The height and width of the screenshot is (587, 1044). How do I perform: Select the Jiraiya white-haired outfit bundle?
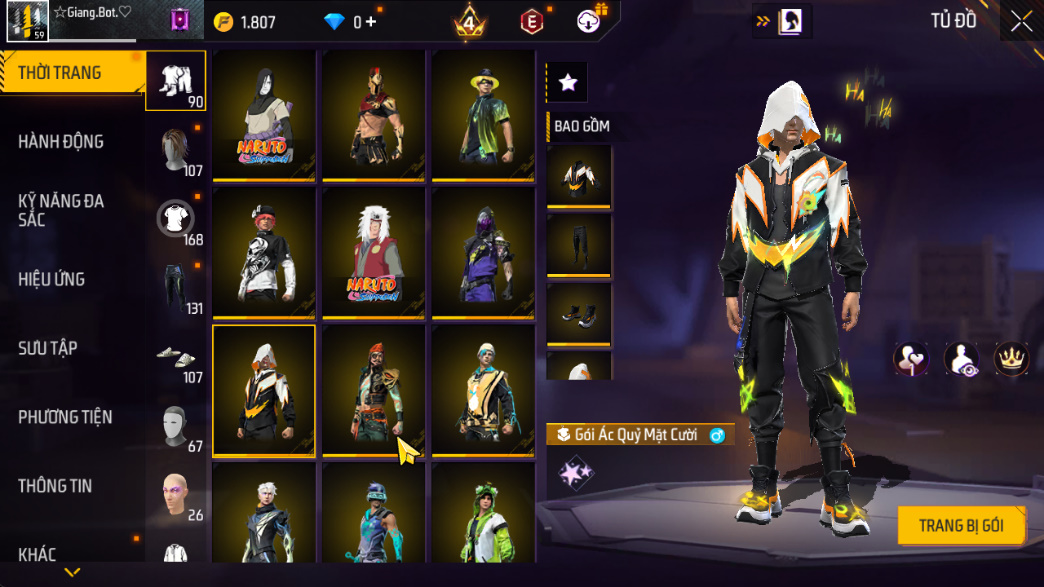374,251
